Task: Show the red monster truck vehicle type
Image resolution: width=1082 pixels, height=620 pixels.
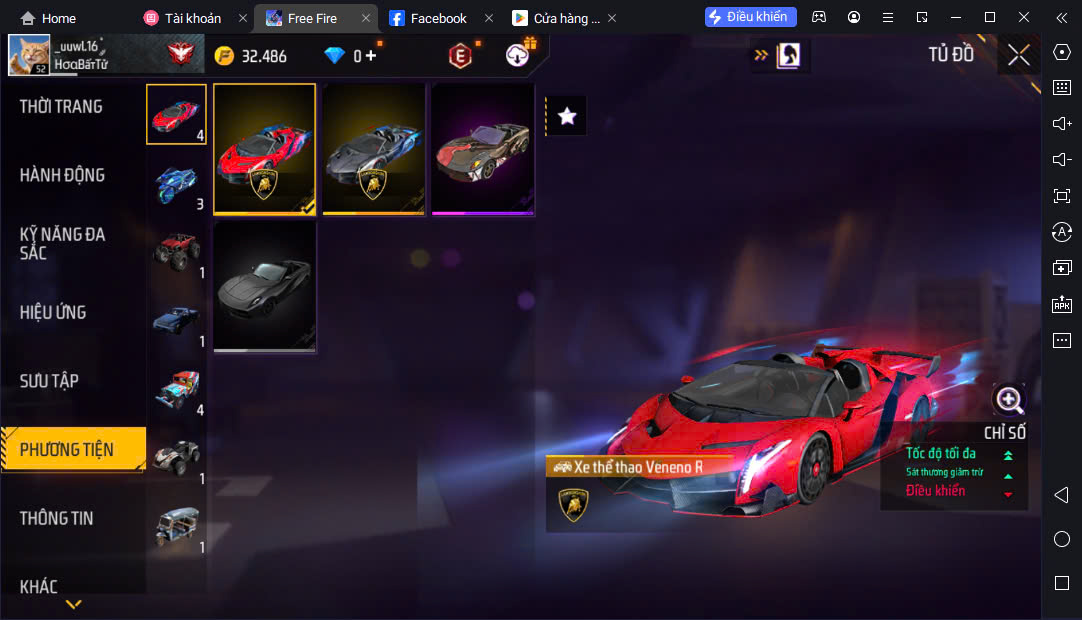Action: pyautogui.click(x=177, y=251)
